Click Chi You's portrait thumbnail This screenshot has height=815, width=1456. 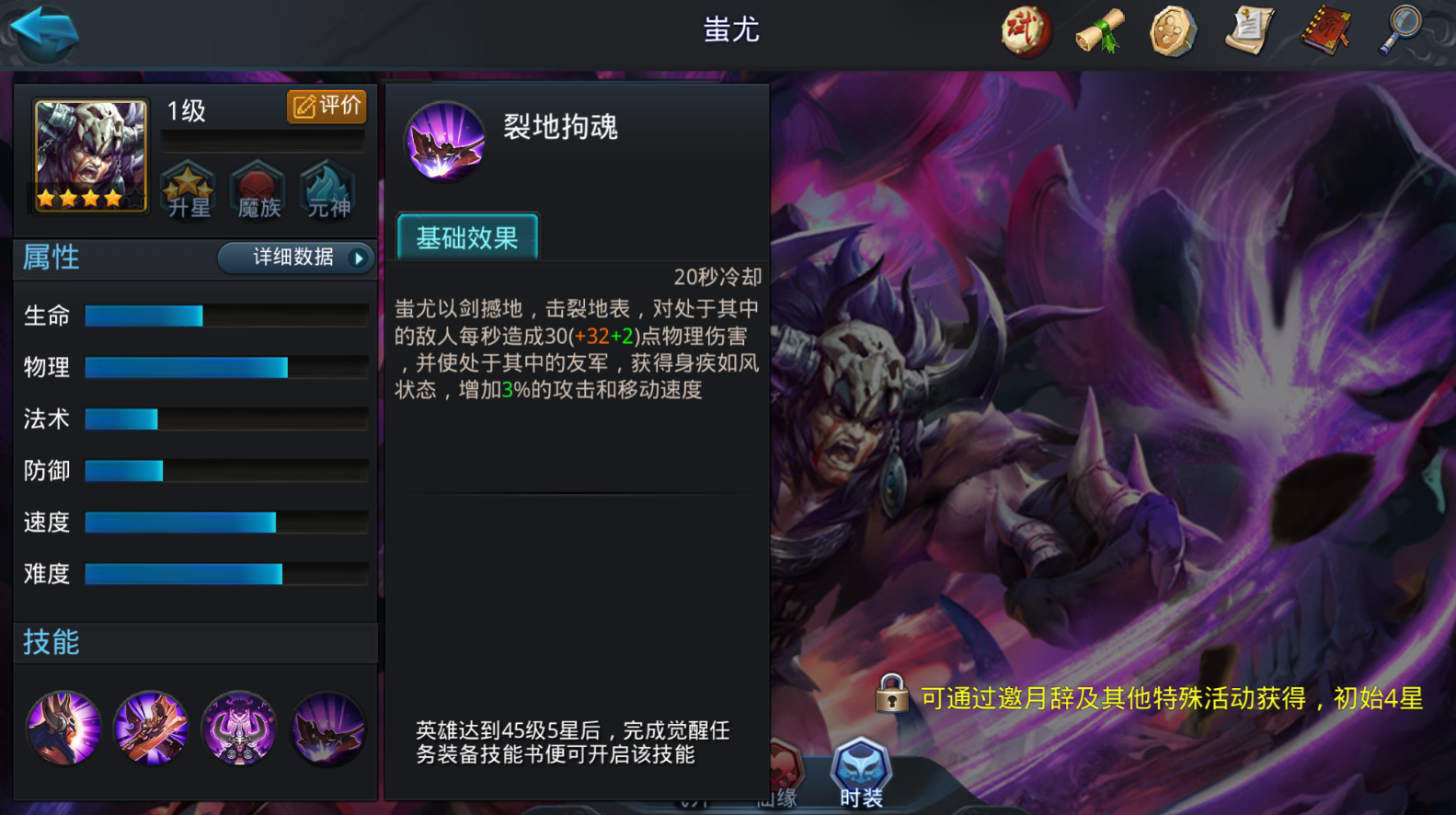[x=88, y=155]
